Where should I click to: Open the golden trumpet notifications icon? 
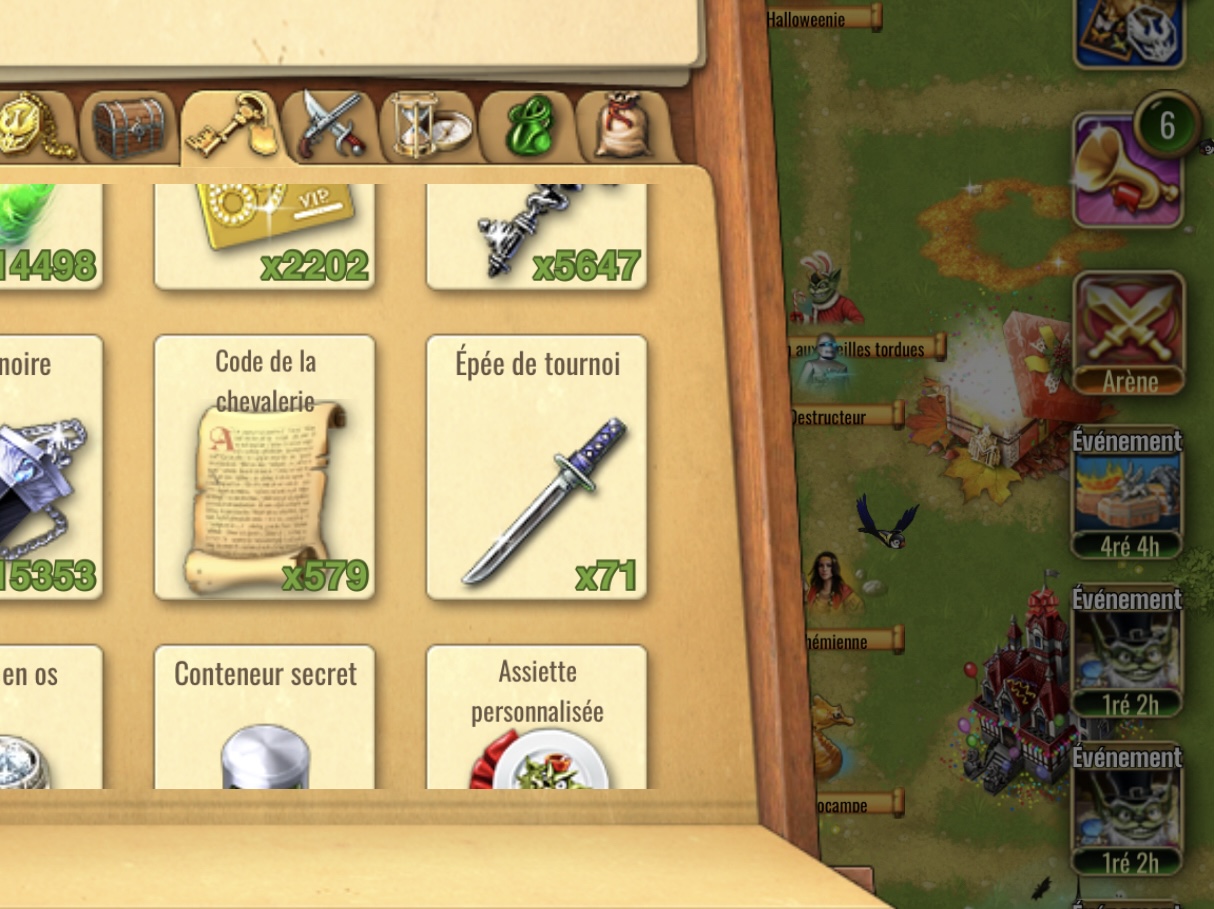pos(1128,170)
